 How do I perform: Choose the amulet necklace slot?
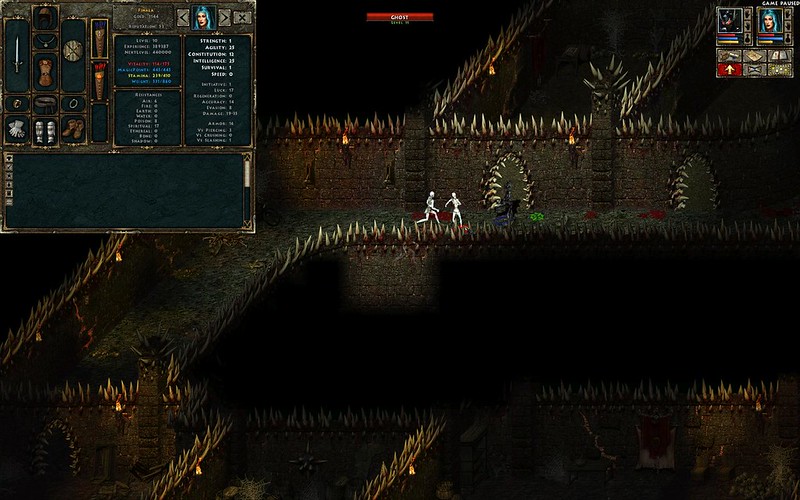coord(45,42)
